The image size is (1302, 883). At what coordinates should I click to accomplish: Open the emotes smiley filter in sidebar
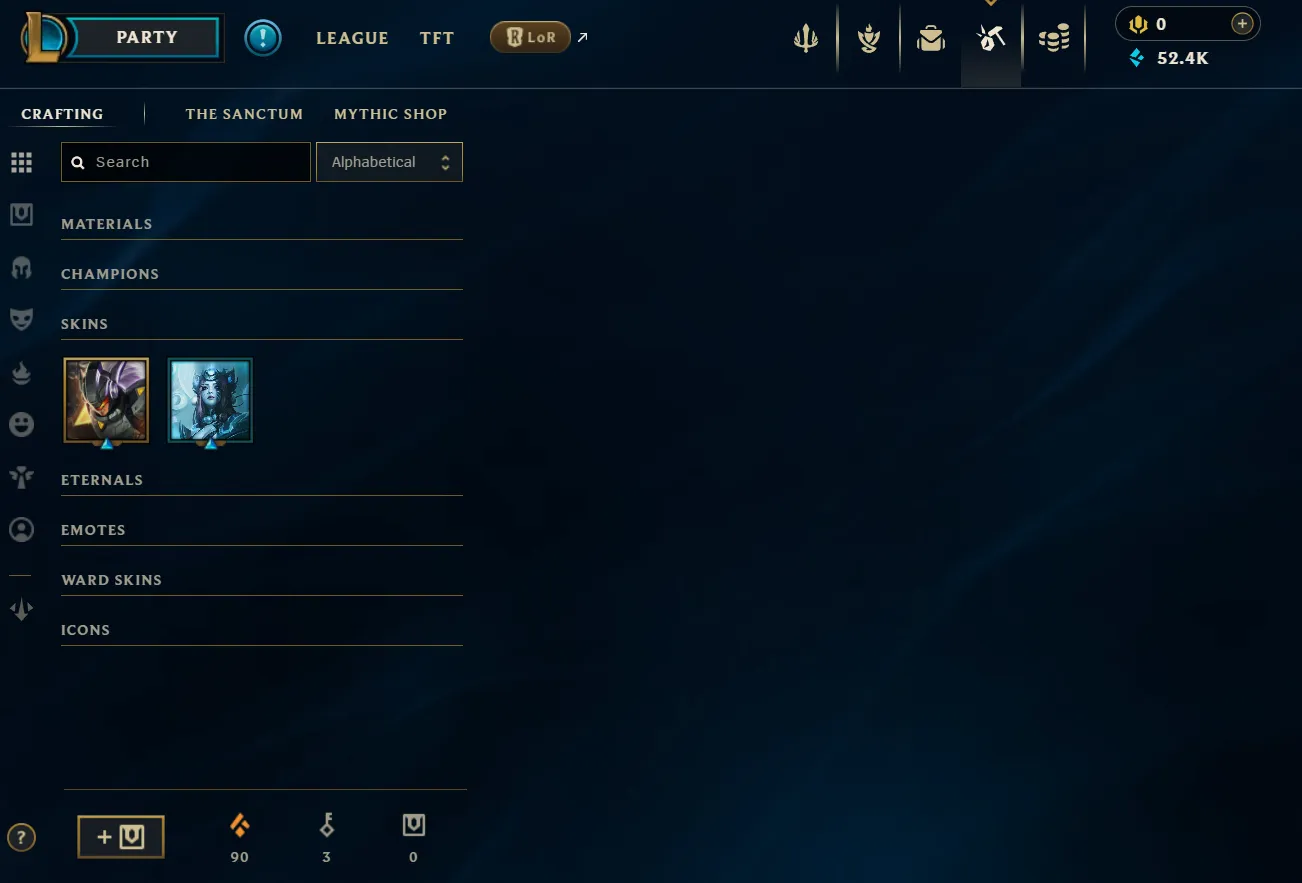click(x=21, y=424)
